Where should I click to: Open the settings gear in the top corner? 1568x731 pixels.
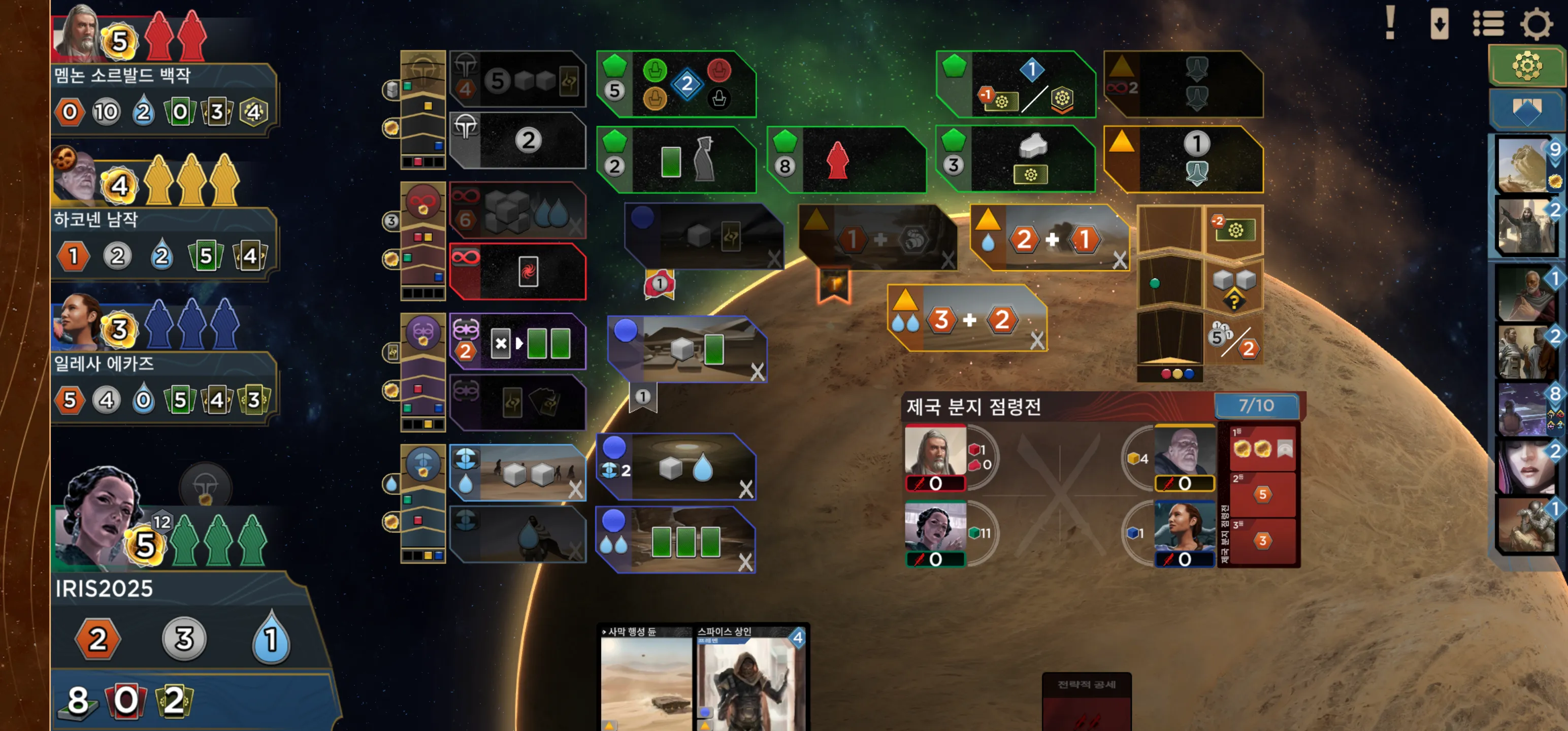pos(1537,24)
